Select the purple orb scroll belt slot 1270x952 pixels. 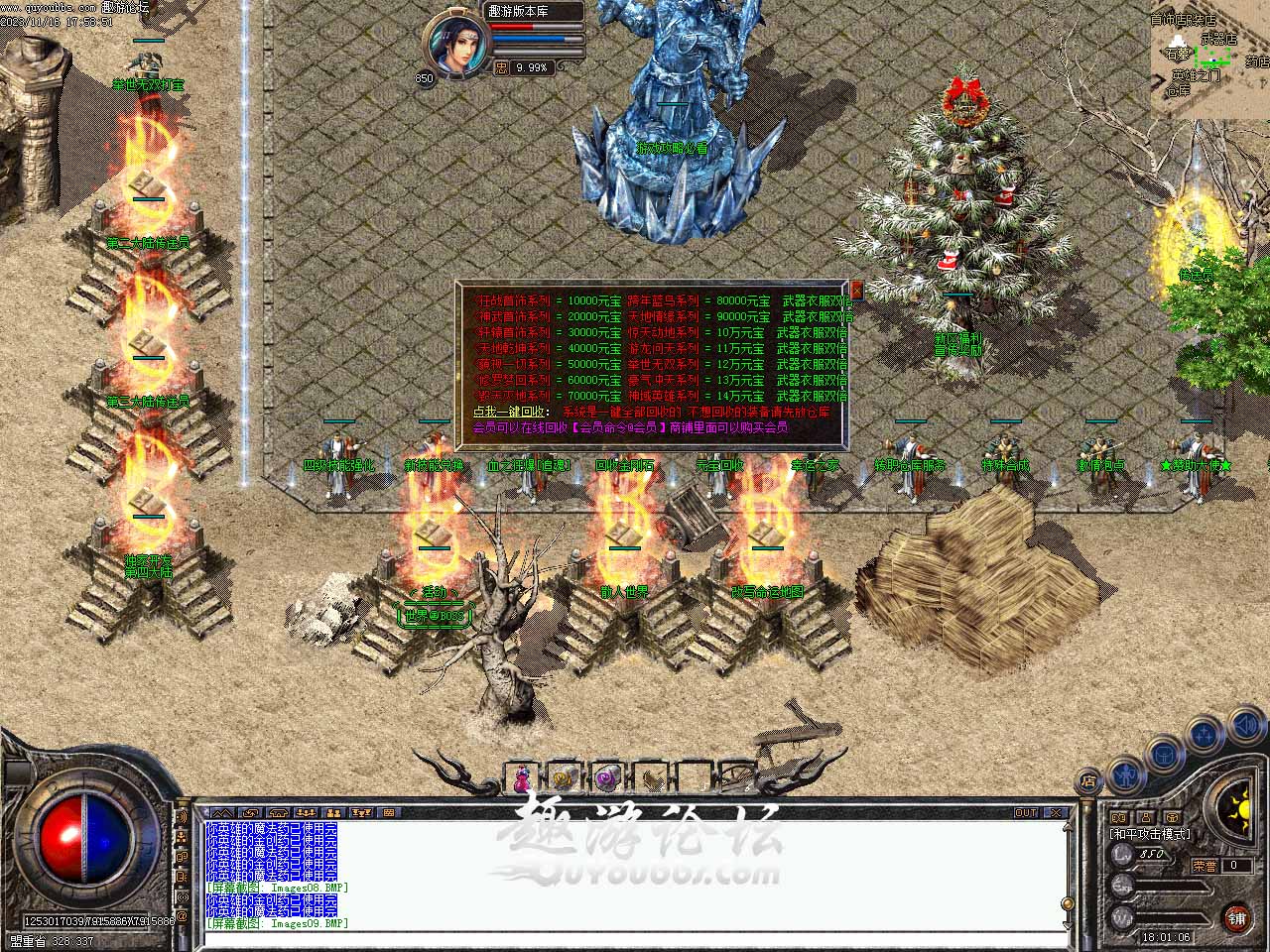point(605,778)
